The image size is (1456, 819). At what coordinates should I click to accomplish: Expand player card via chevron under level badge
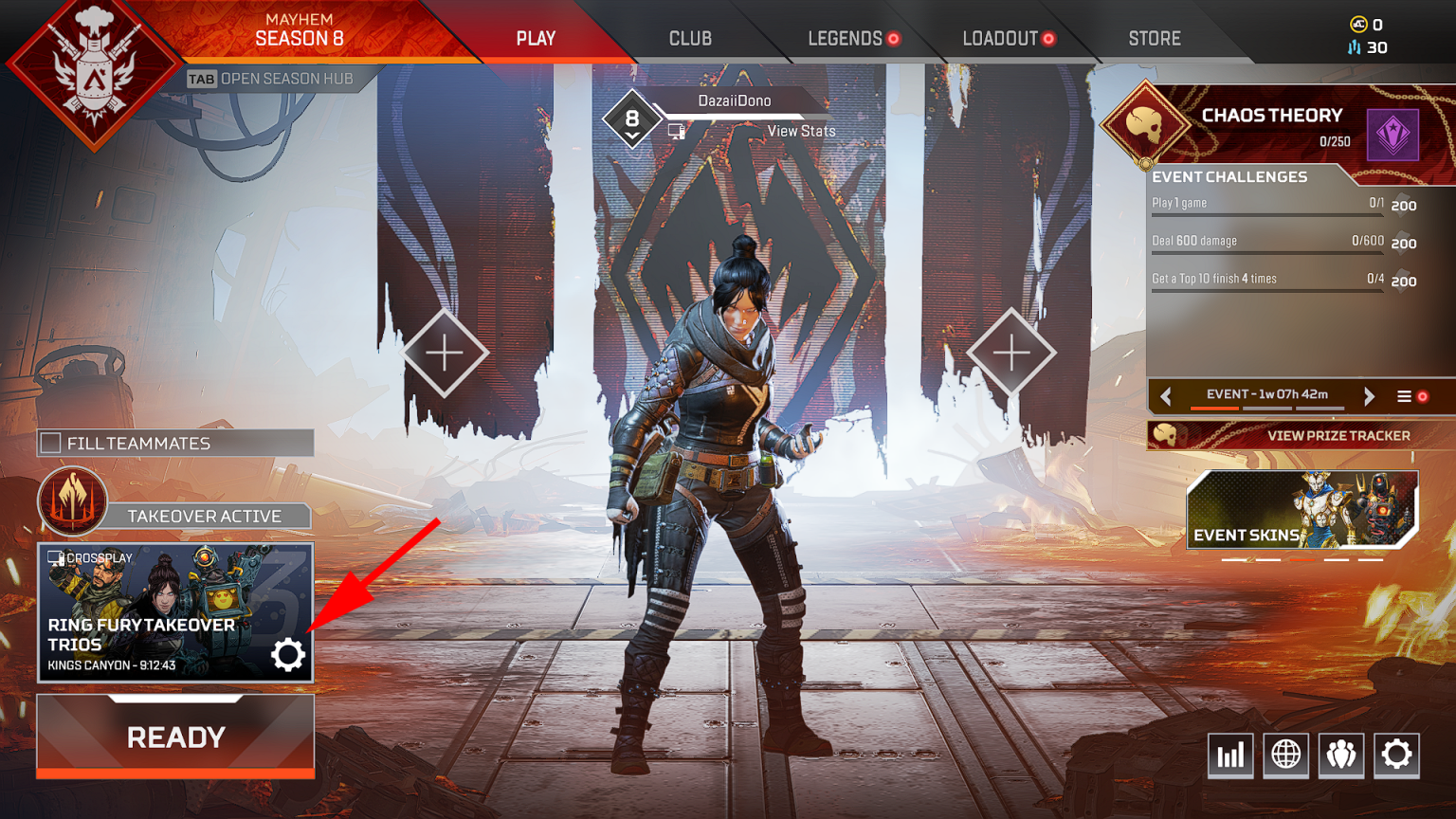coord(630,134)
